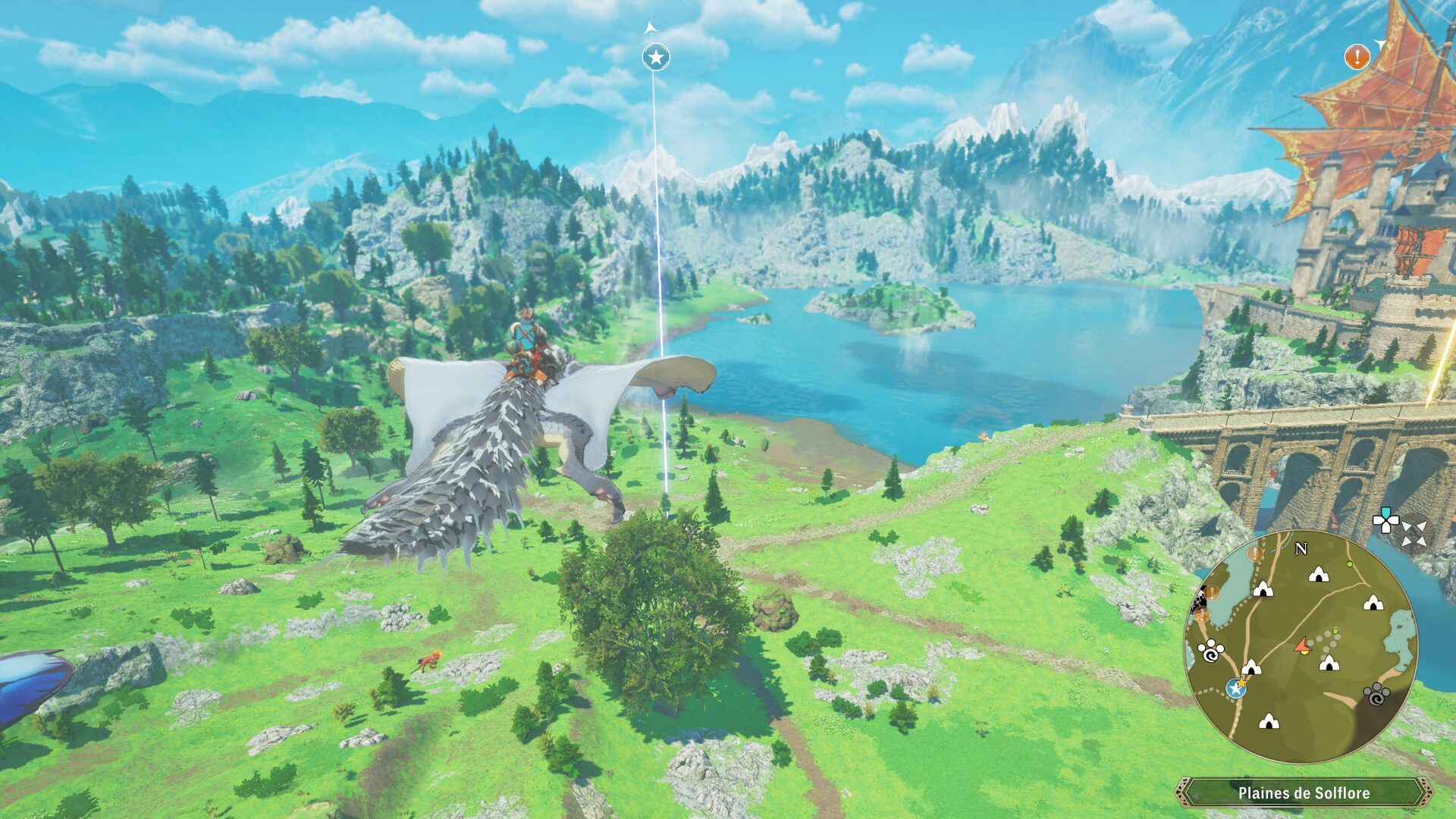Image resolution: width=1456 pixels, height=819 pixels.
Task: Click the orange player arrow on minimap
Action: click(x=1302, y=646)
